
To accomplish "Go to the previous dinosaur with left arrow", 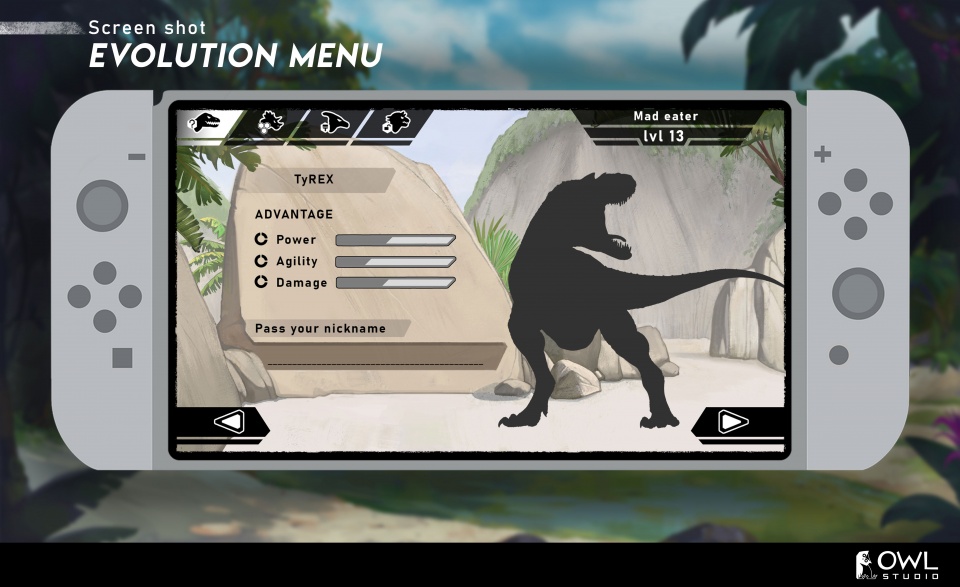I will (229, 422).
